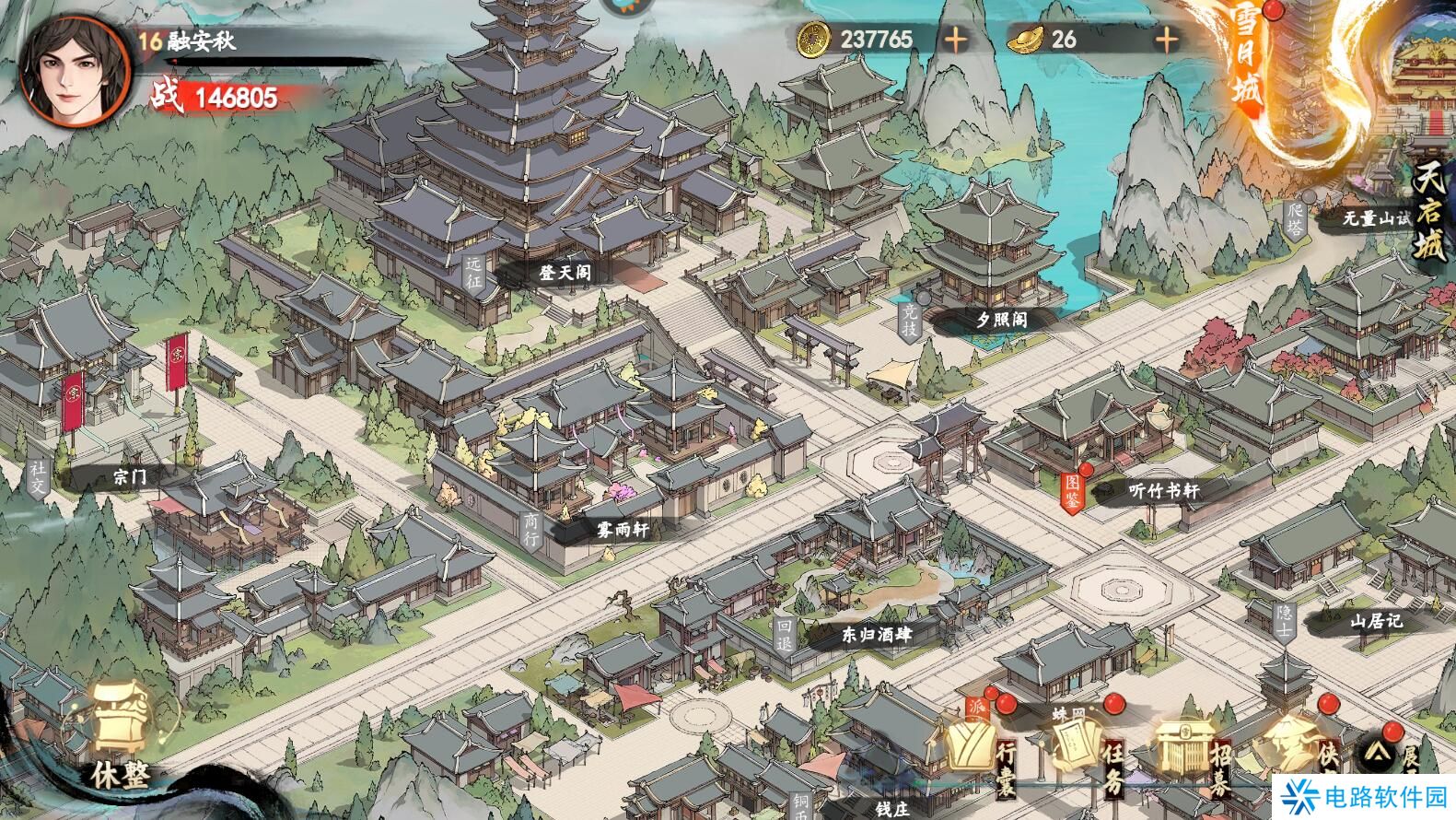Add copper coins with the plus button

(x=956, y=40)
